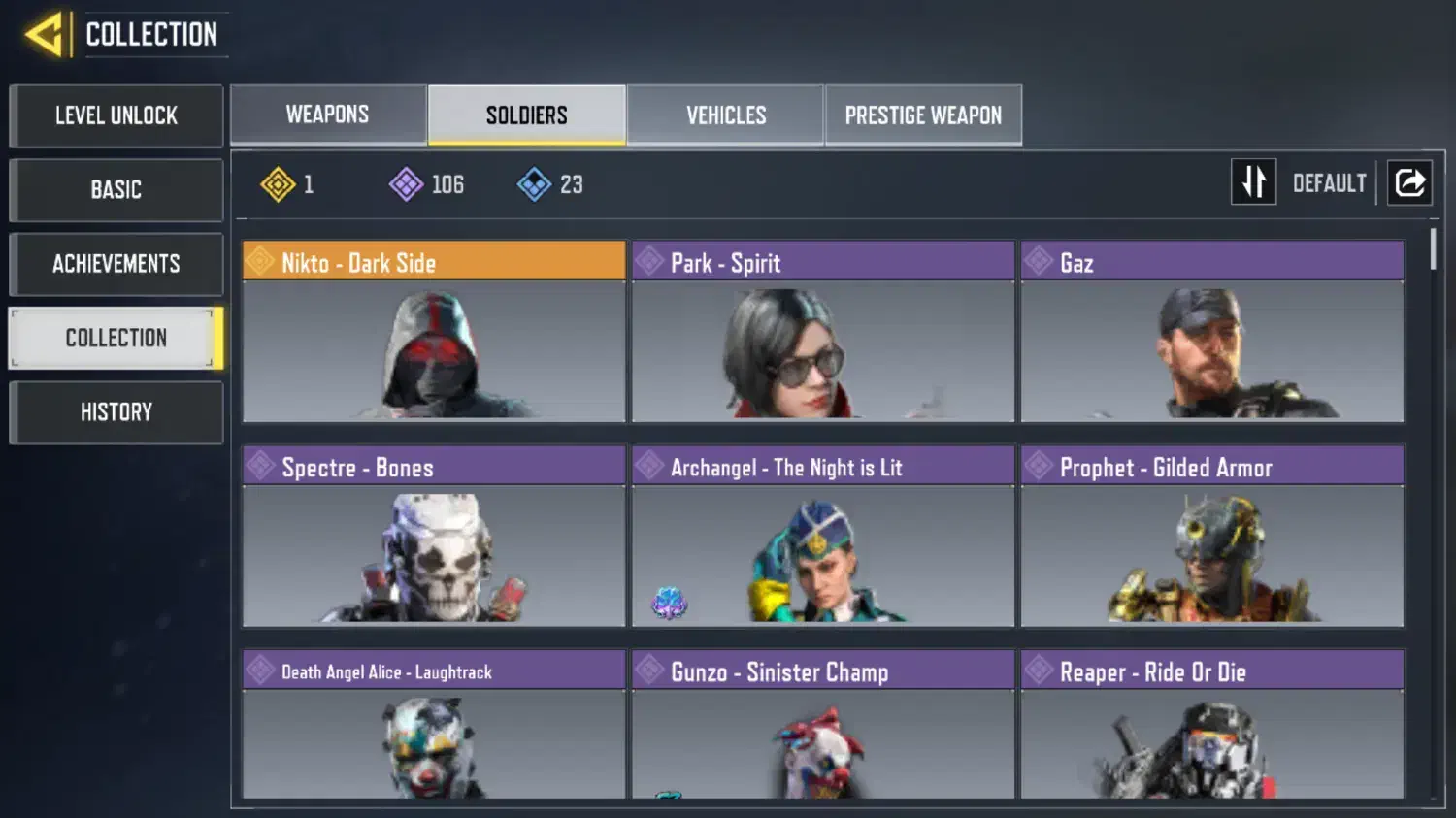The height and width of the screenshot is (818, 1456).
Task: Click the share icon button
Action: (x=1409, y=182)
